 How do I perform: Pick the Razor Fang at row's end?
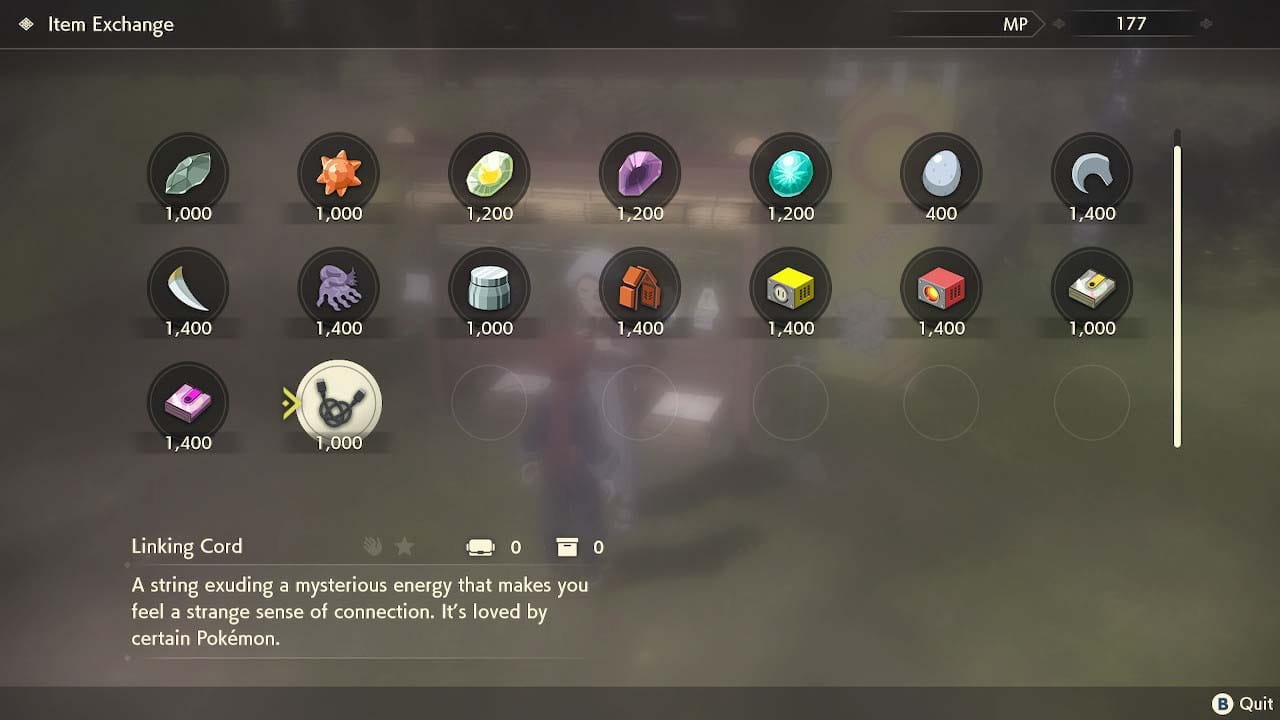1091,175
